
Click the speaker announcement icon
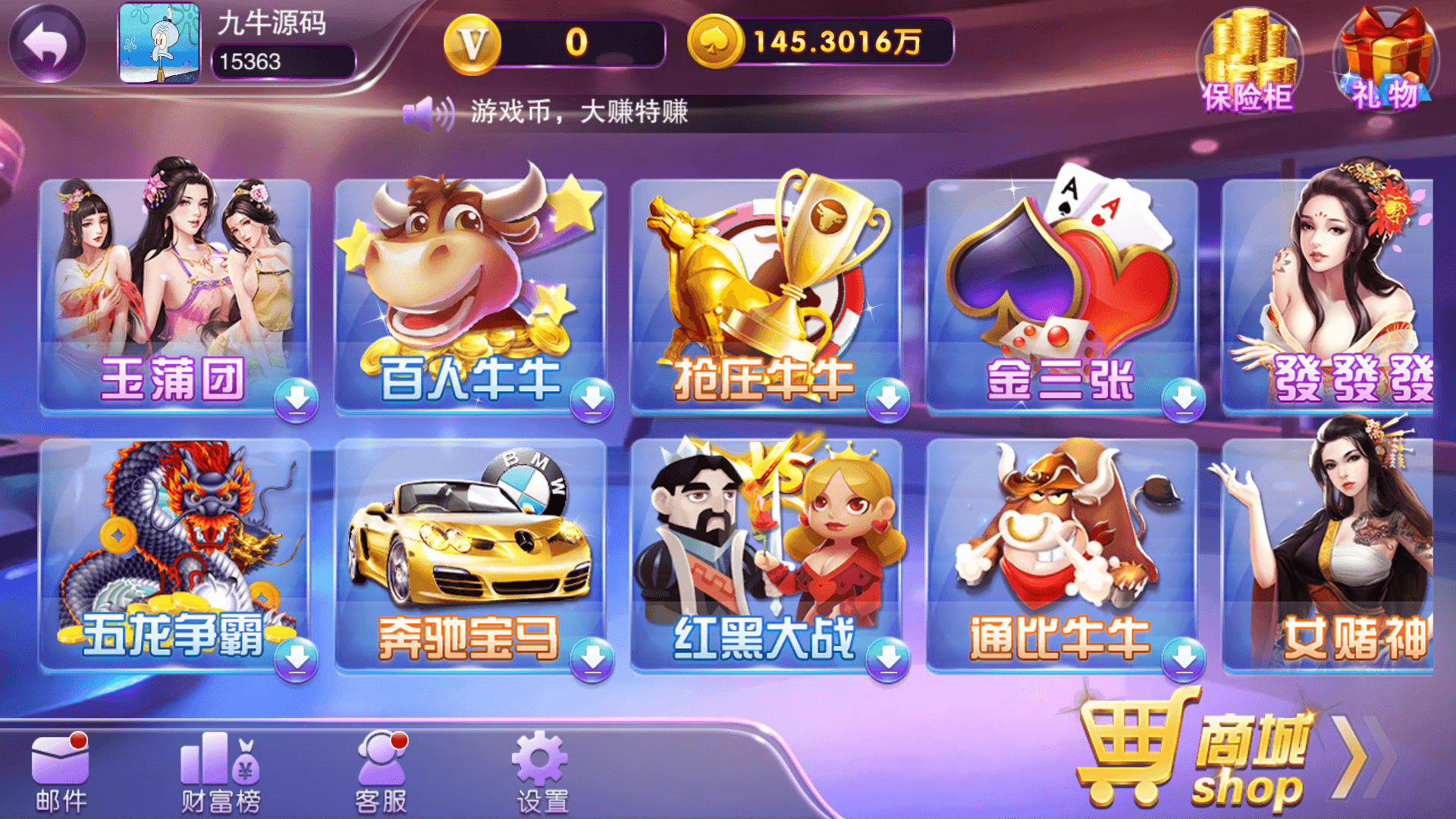tap(427, 112)
